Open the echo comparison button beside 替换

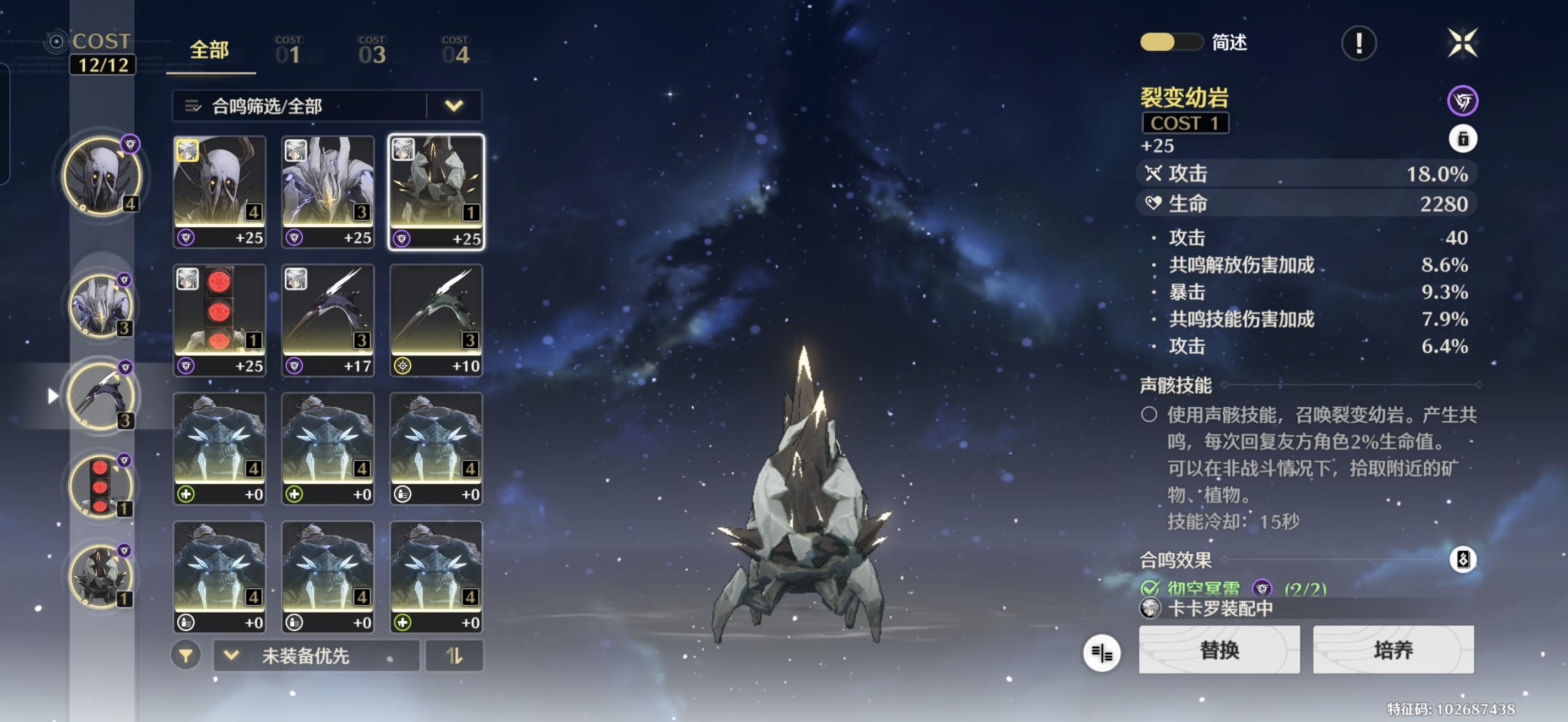pyautogui.click(x=1101, y=653)
